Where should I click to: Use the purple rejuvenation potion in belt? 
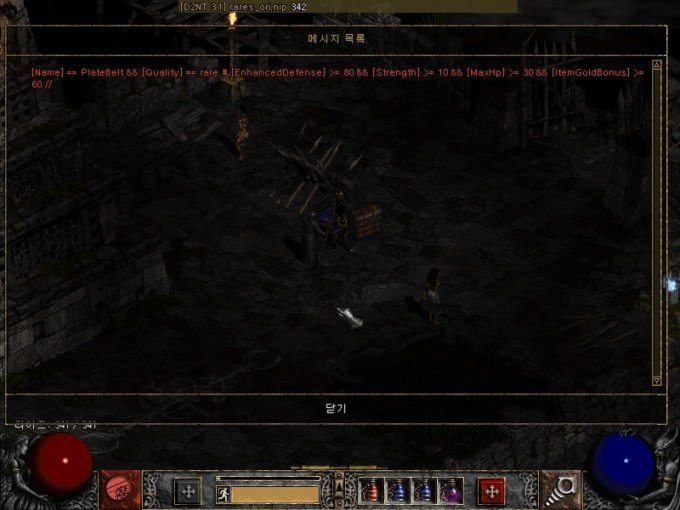[x=450, y=491]
